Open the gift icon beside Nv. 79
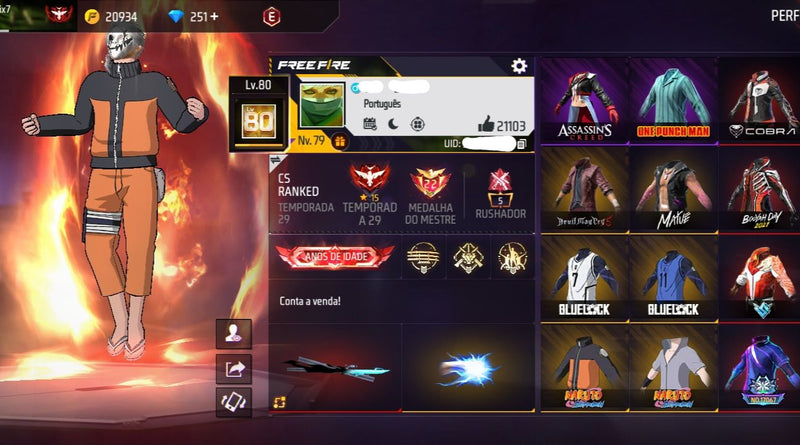800x445 pixels. (339, 141)
